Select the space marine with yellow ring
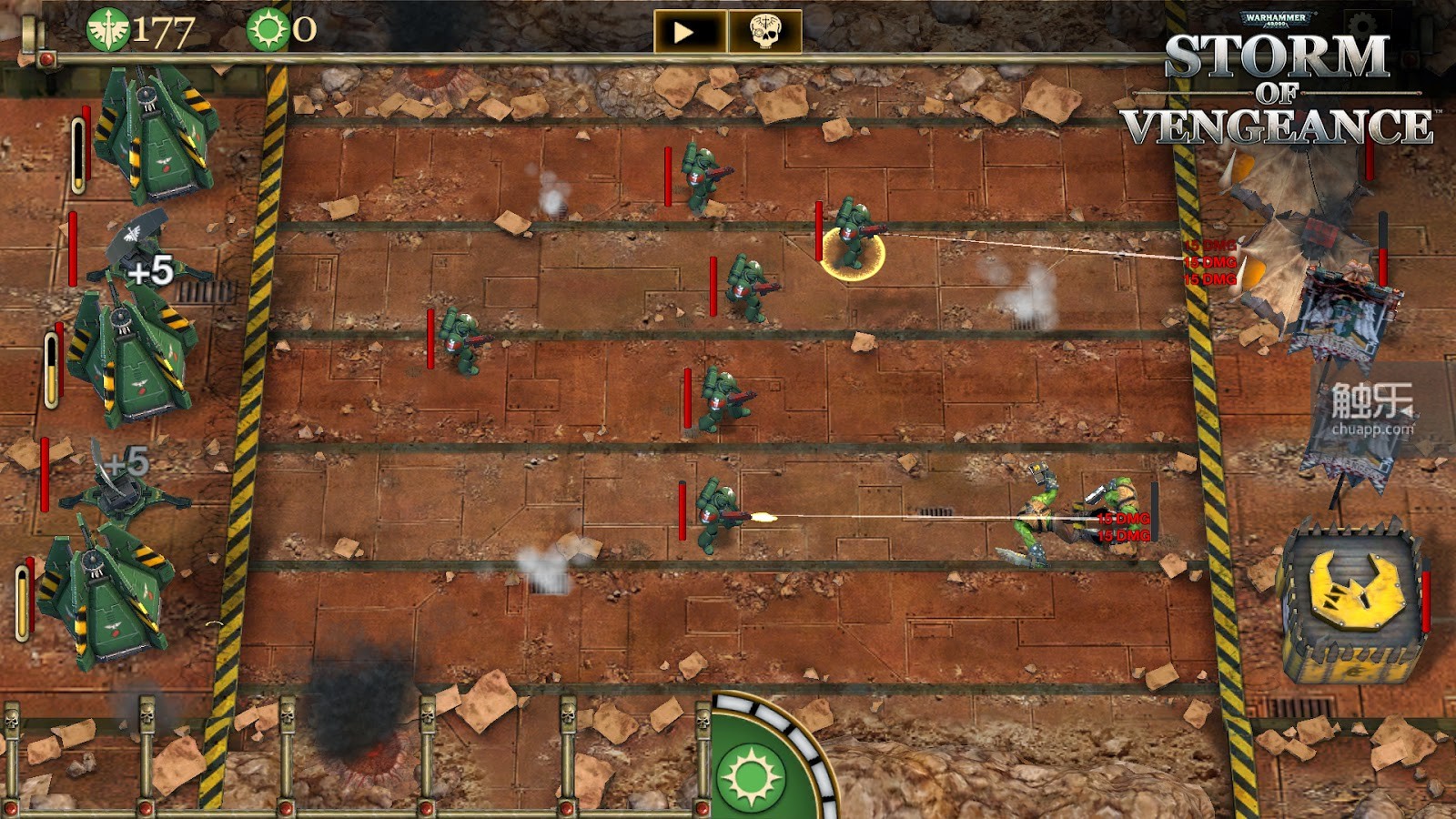This screenshot has height=819, width=1456. (851, 238)
